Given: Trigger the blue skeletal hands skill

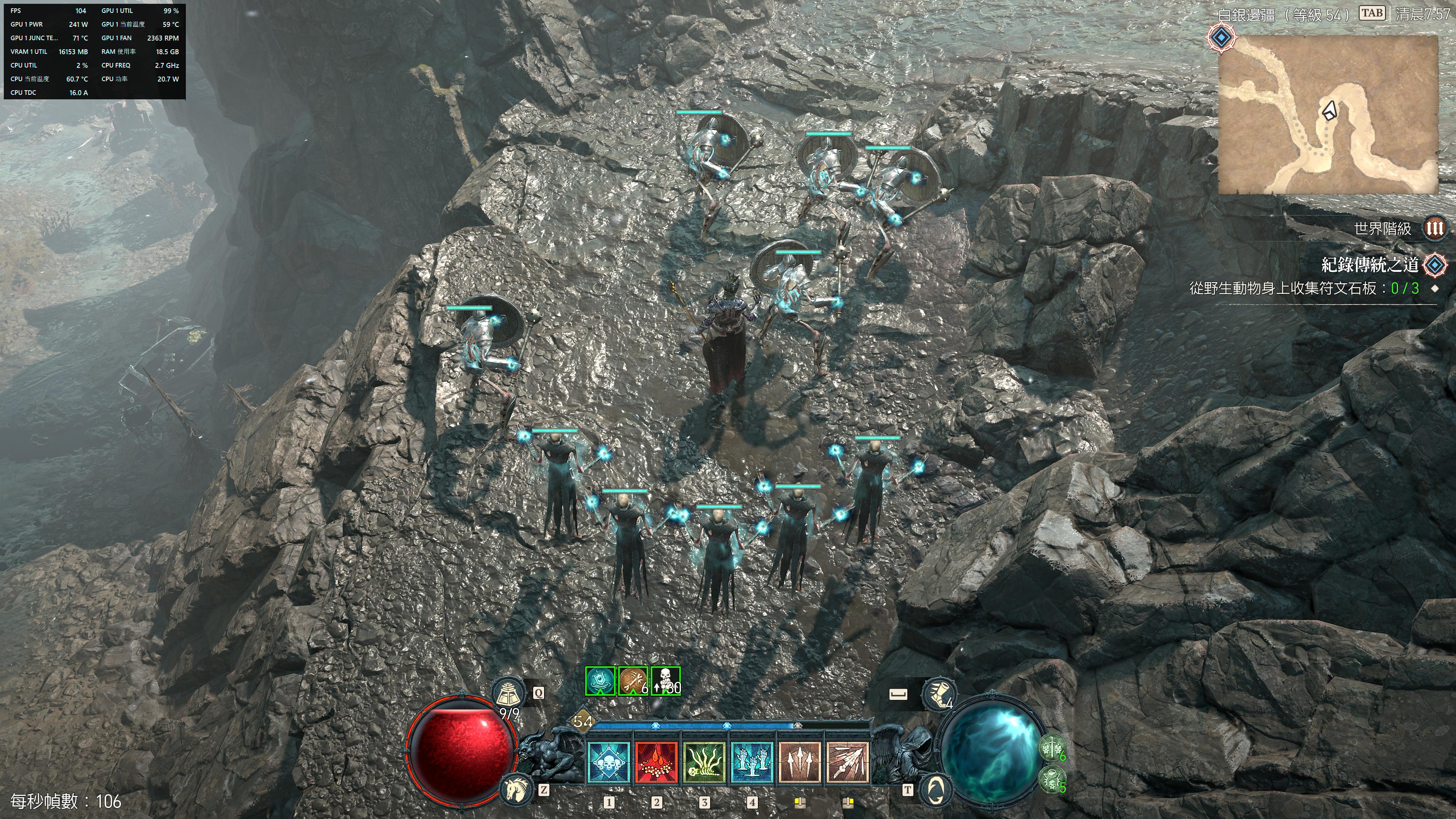Looking at the screenshot, I should coord(752,762).
